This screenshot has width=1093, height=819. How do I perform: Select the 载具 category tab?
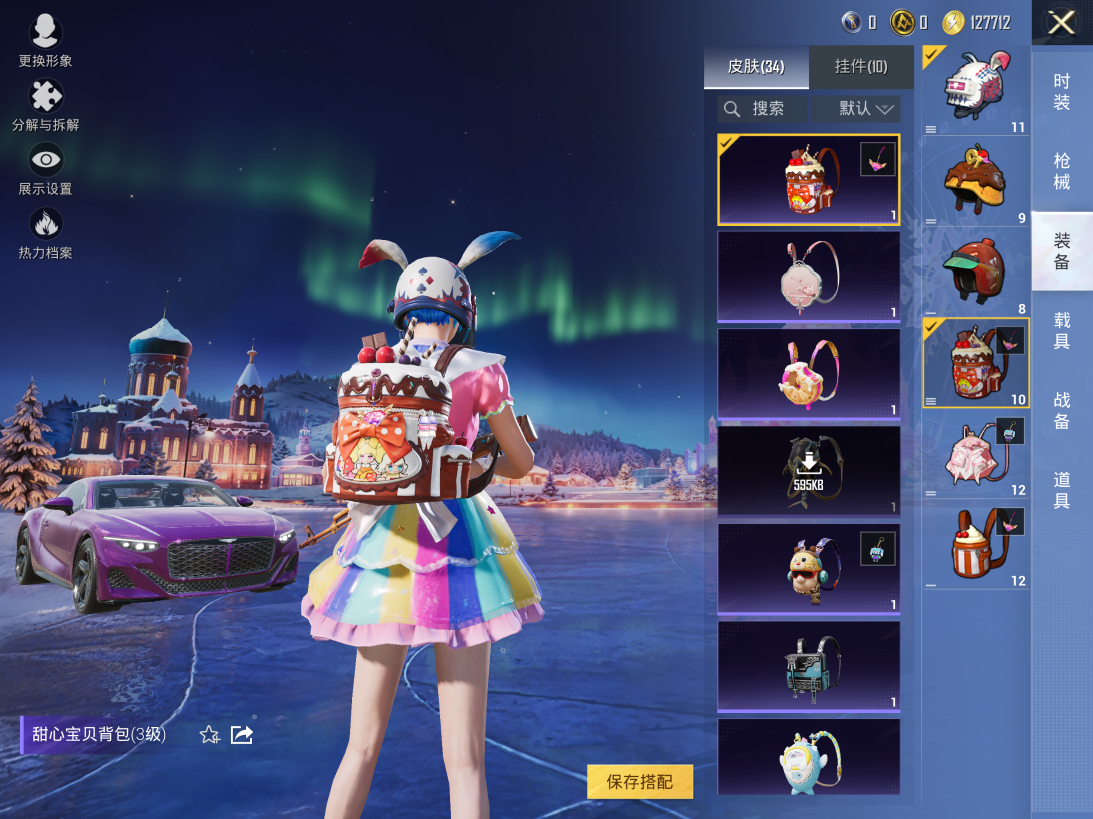(1061, 330)
